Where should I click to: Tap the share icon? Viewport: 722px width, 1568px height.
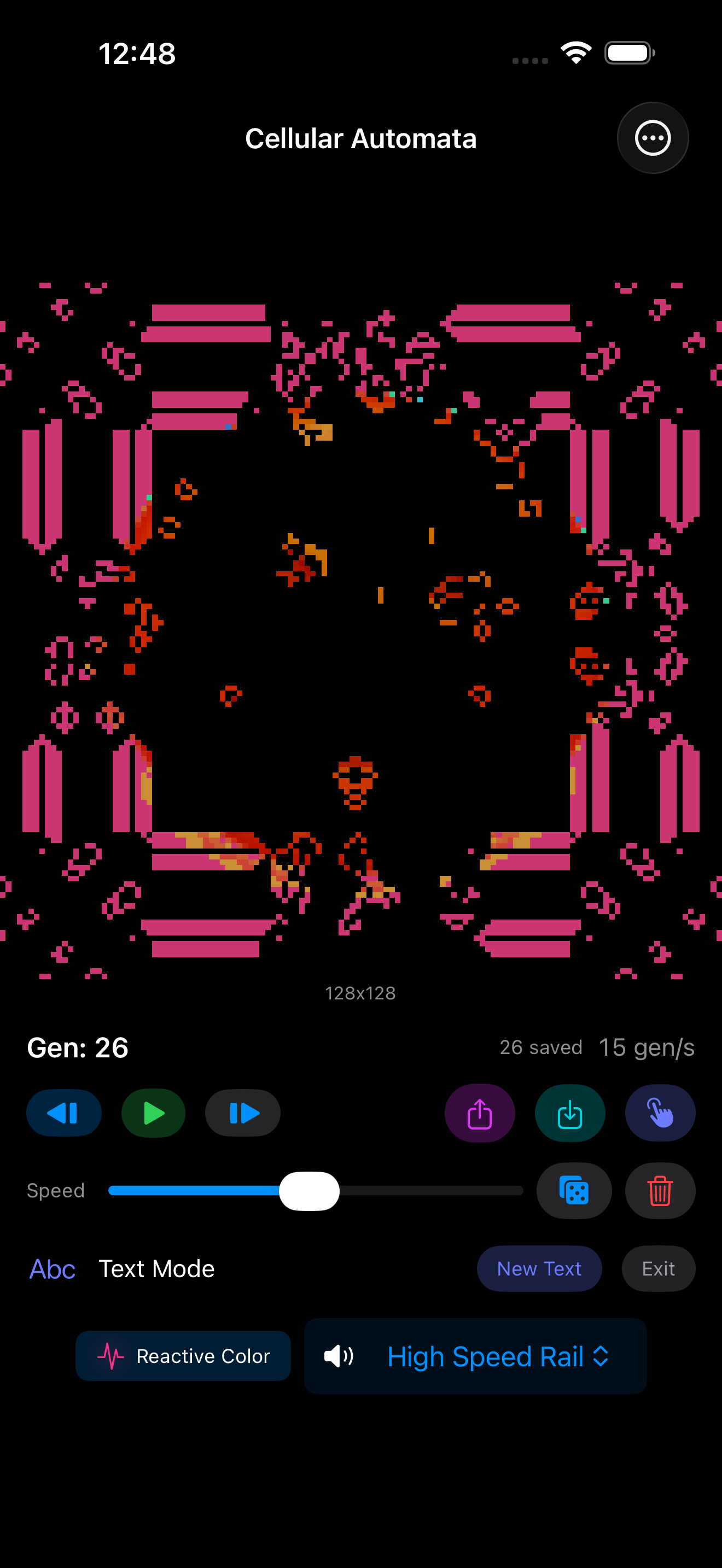480,1113
